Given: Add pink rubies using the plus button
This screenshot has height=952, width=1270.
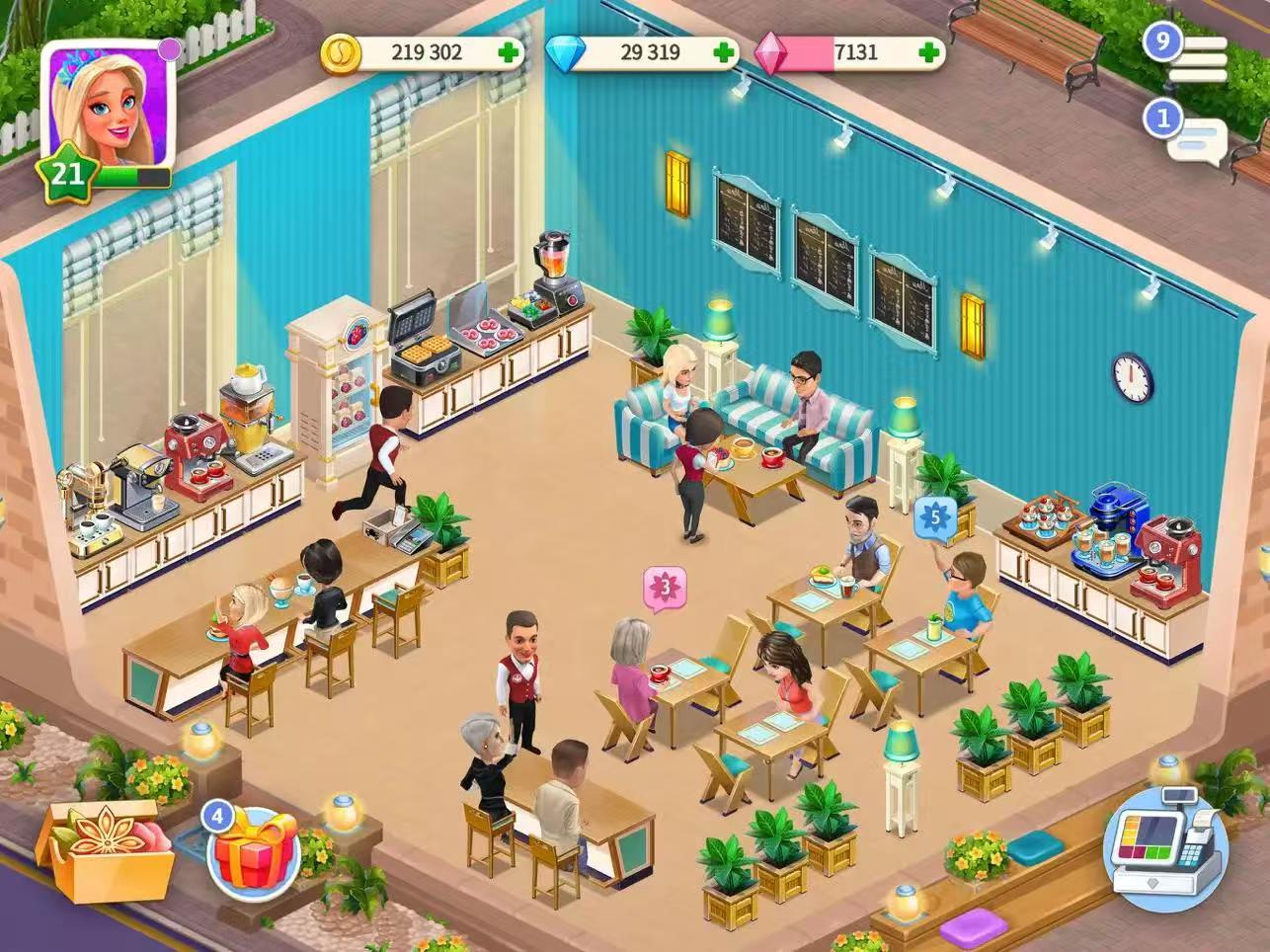Looking at the screenshot, I should coord(928,52).
